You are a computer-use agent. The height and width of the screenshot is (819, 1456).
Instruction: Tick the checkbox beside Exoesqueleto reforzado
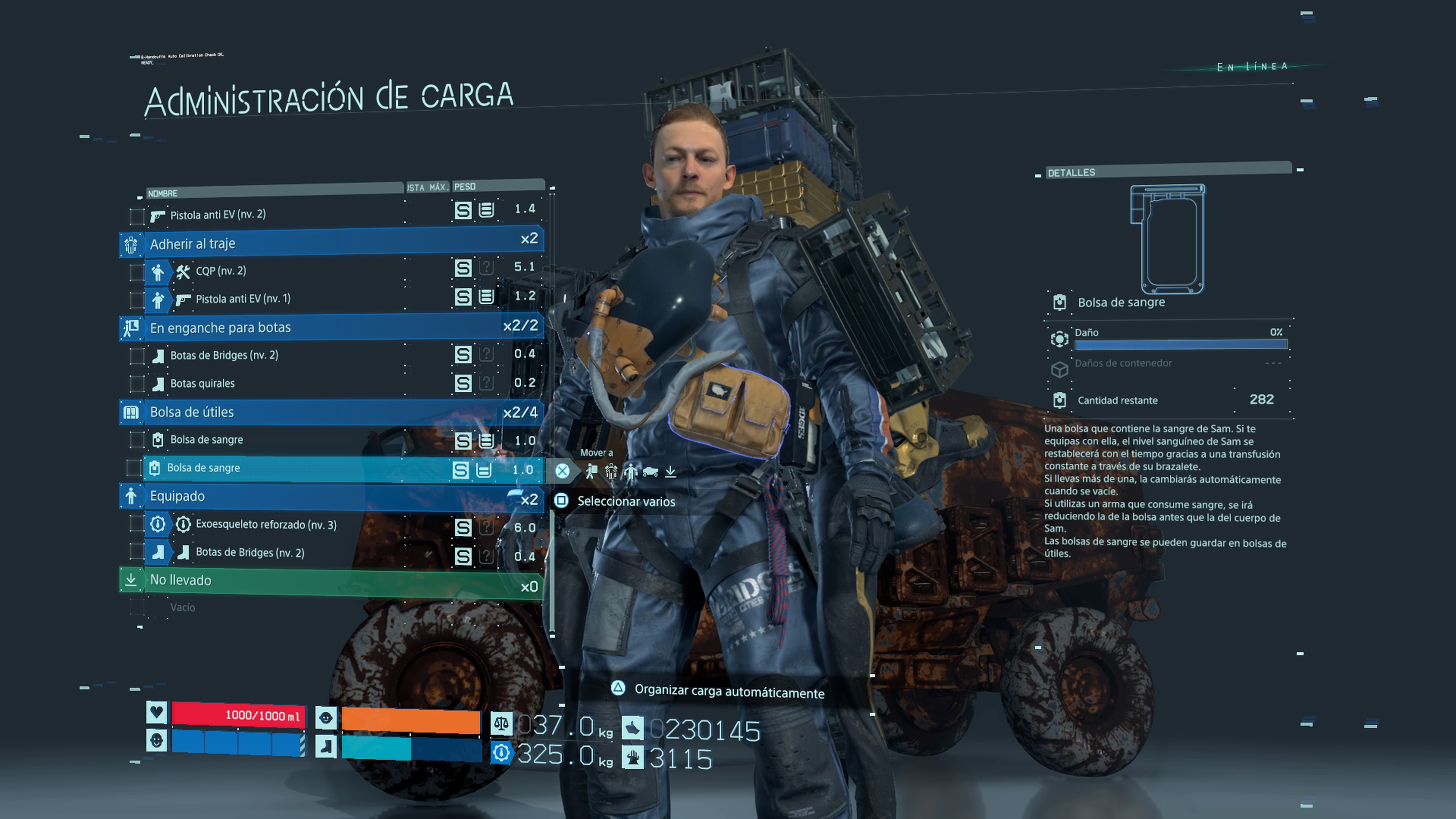pos(136,524)
